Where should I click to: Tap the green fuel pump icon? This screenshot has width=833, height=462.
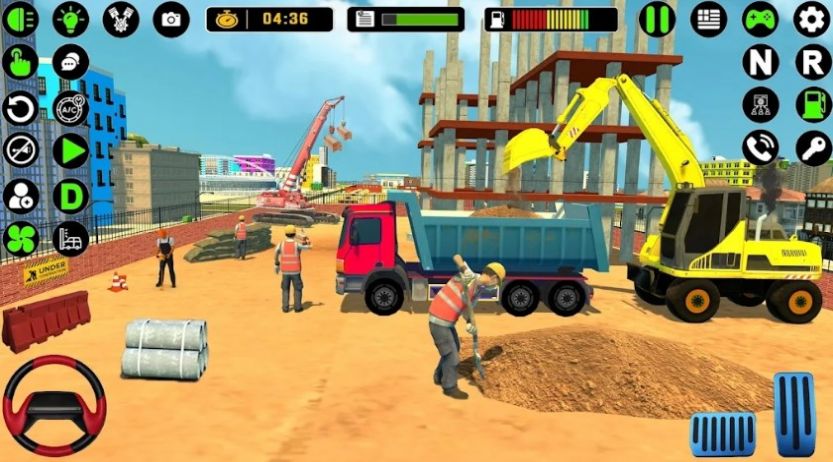coord(812,104)
